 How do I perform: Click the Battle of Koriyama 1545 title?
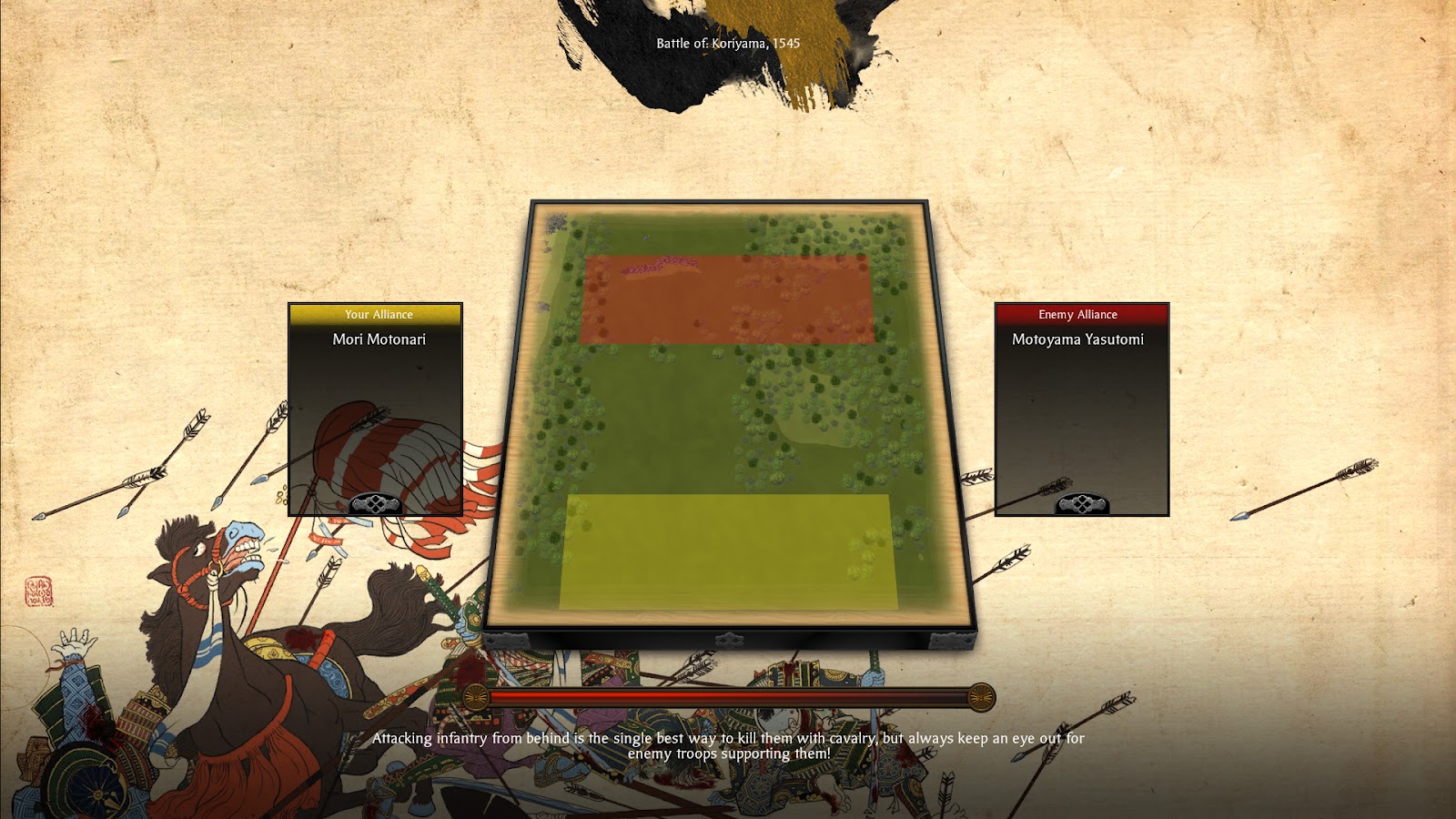[x=727, y=44]
